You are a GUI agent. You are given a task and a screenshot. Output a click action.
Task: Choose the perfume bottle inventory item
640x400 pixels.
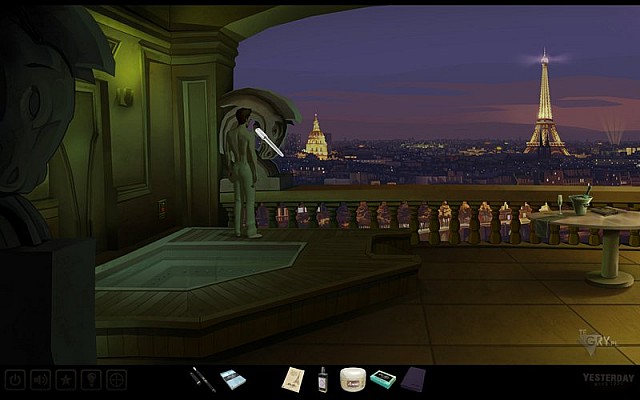(x=323, y=379)
